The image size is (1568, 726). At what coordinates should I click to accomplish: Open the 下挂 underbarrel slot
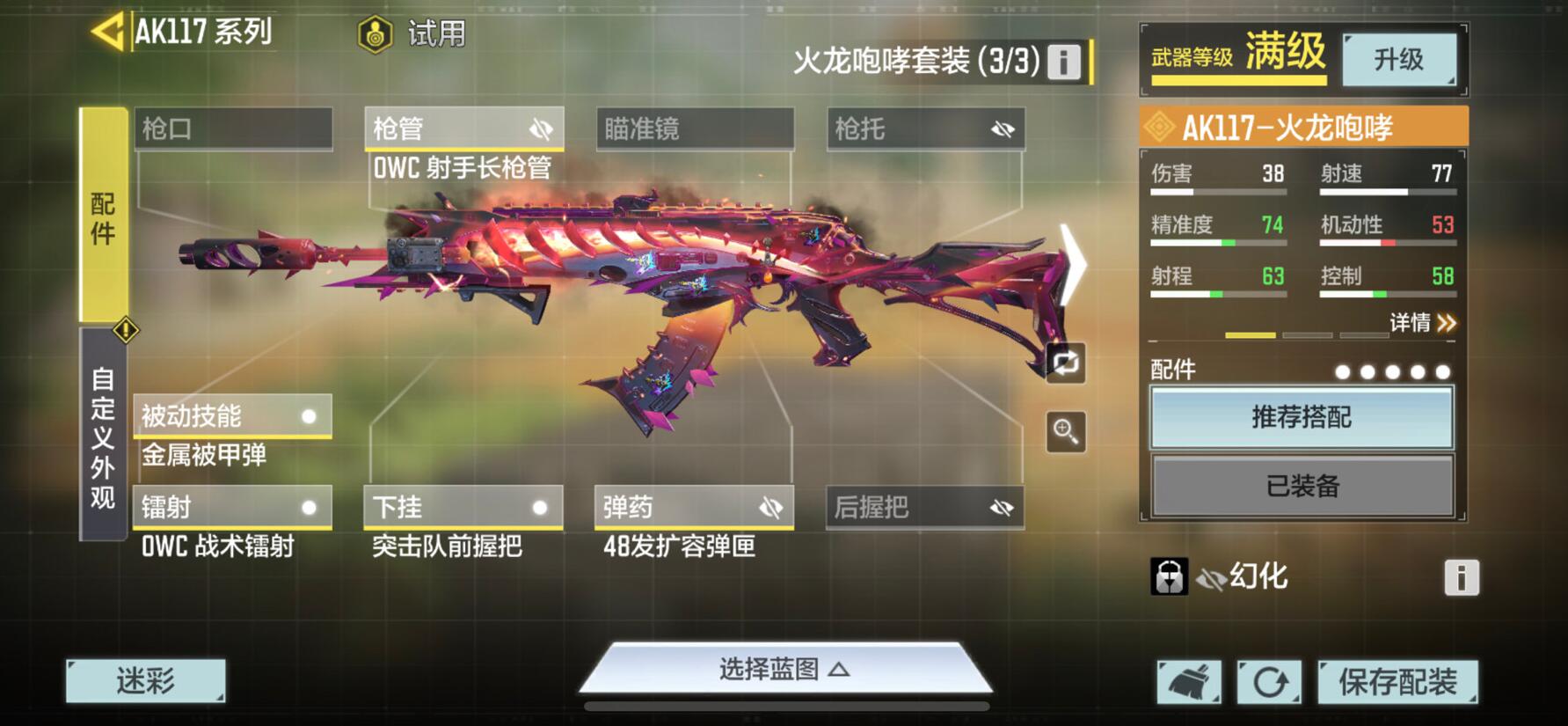point(463,508)
